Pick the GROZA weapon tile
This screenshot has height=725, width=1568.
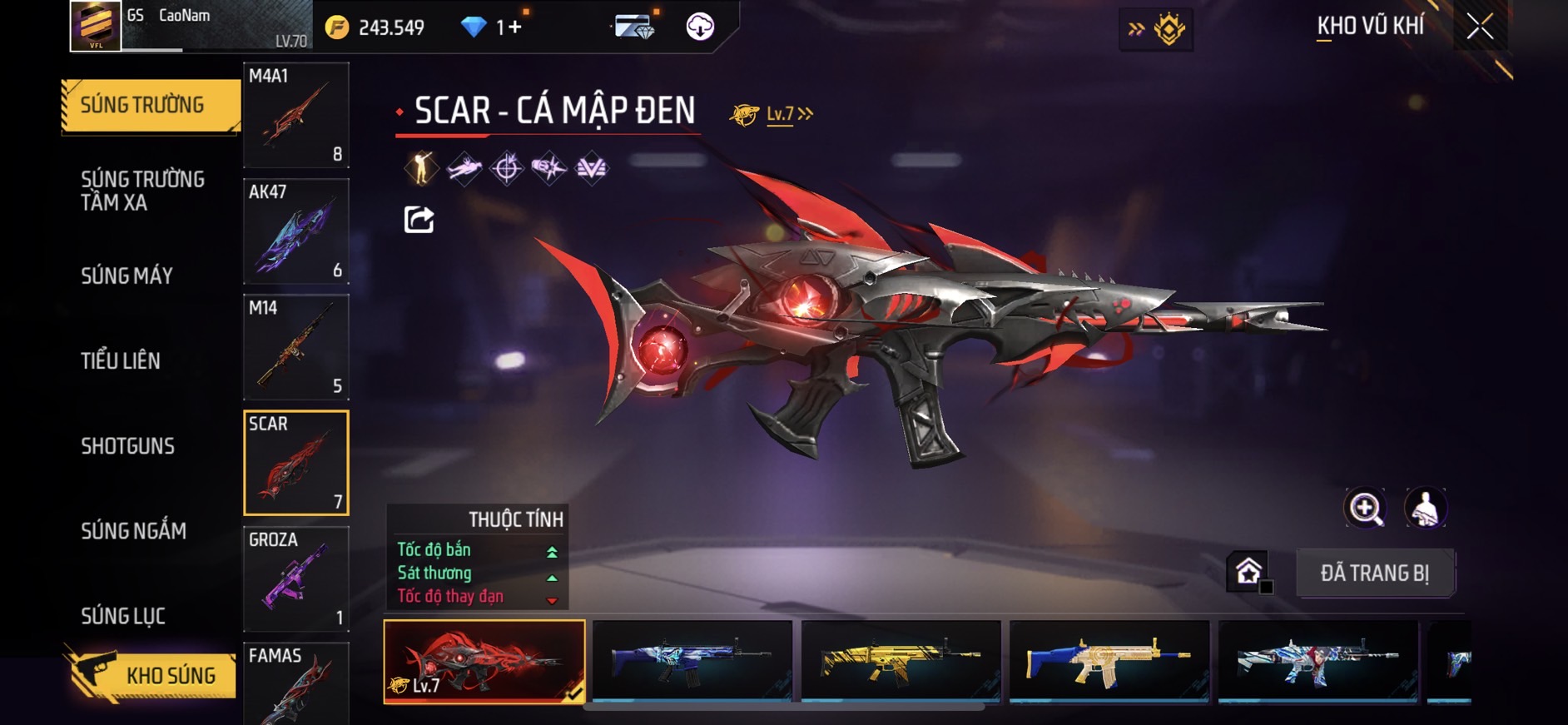[295, 579]
